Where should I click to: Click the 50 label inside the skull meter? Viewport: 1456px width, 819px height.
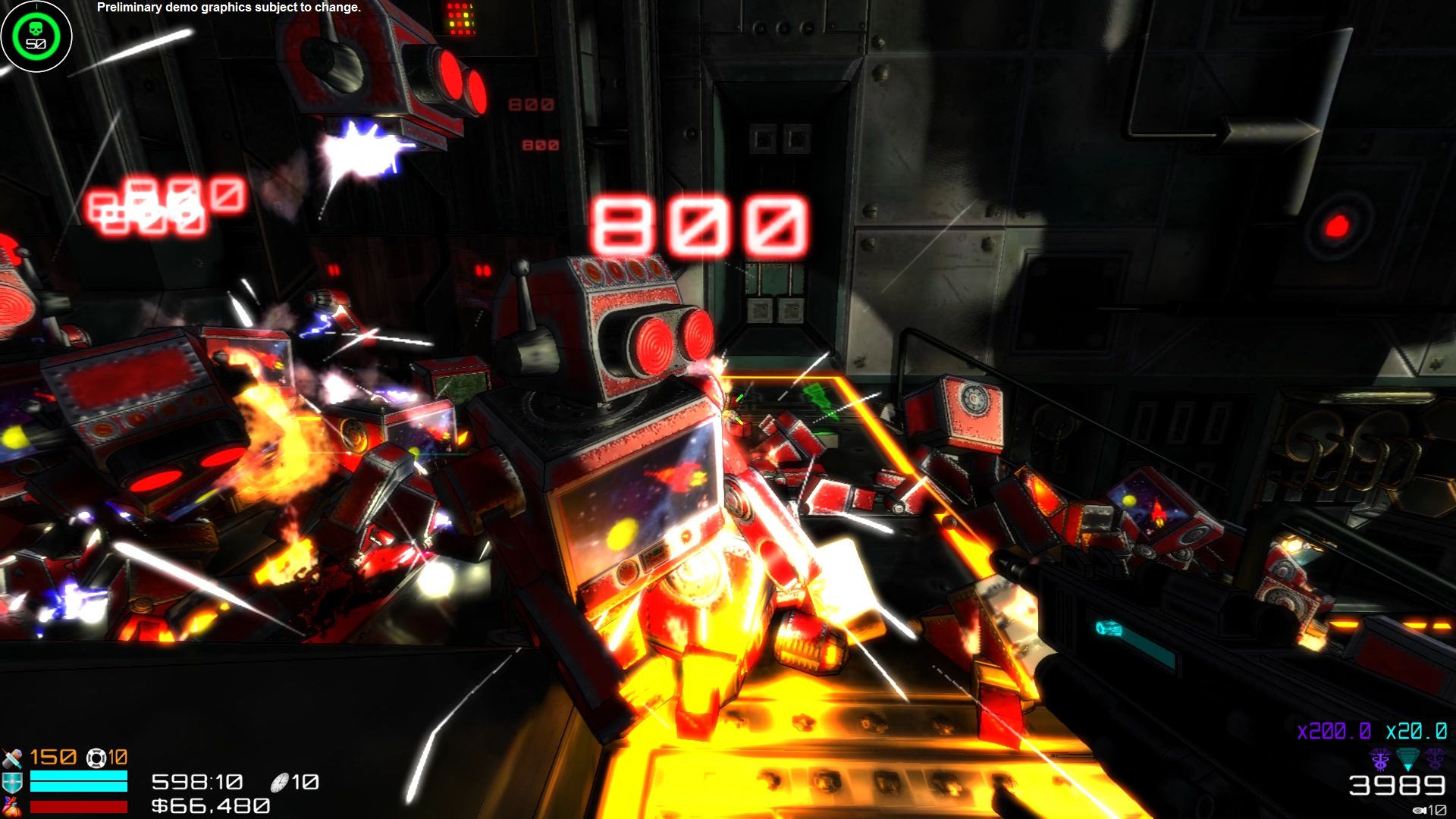(36, 44)
